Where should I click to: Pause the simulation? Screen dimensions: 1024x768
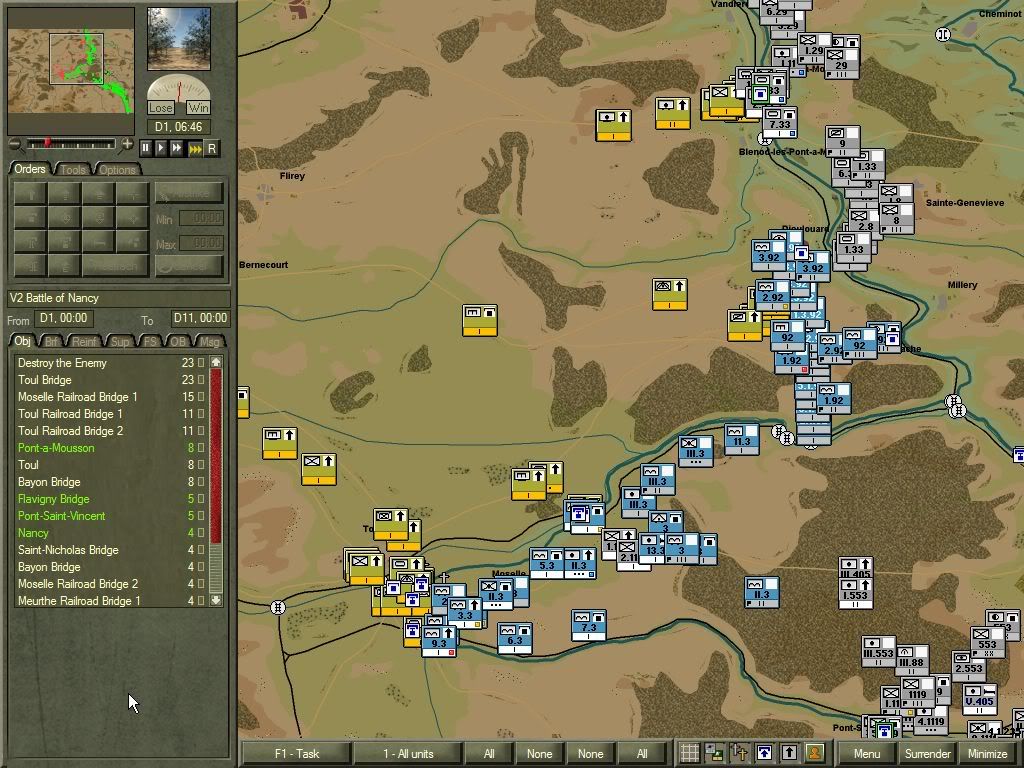tap(145, 148)
